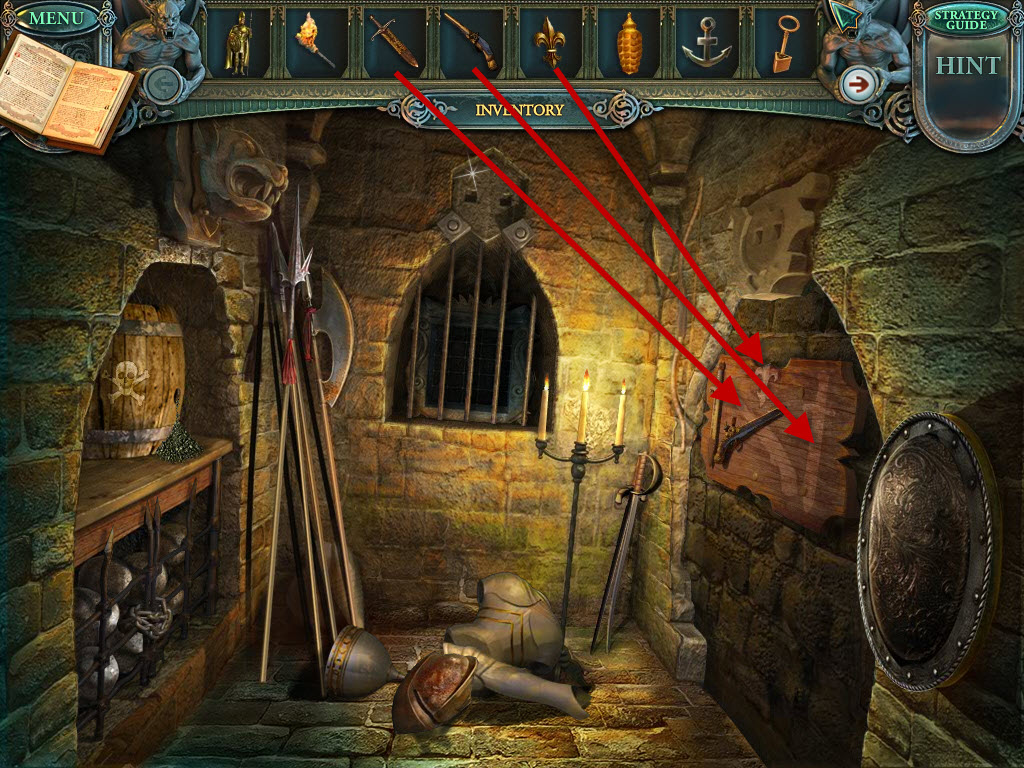Choose the flintlock pistol in inventory
Screen dimensions: 1024x768
[470, 43]
